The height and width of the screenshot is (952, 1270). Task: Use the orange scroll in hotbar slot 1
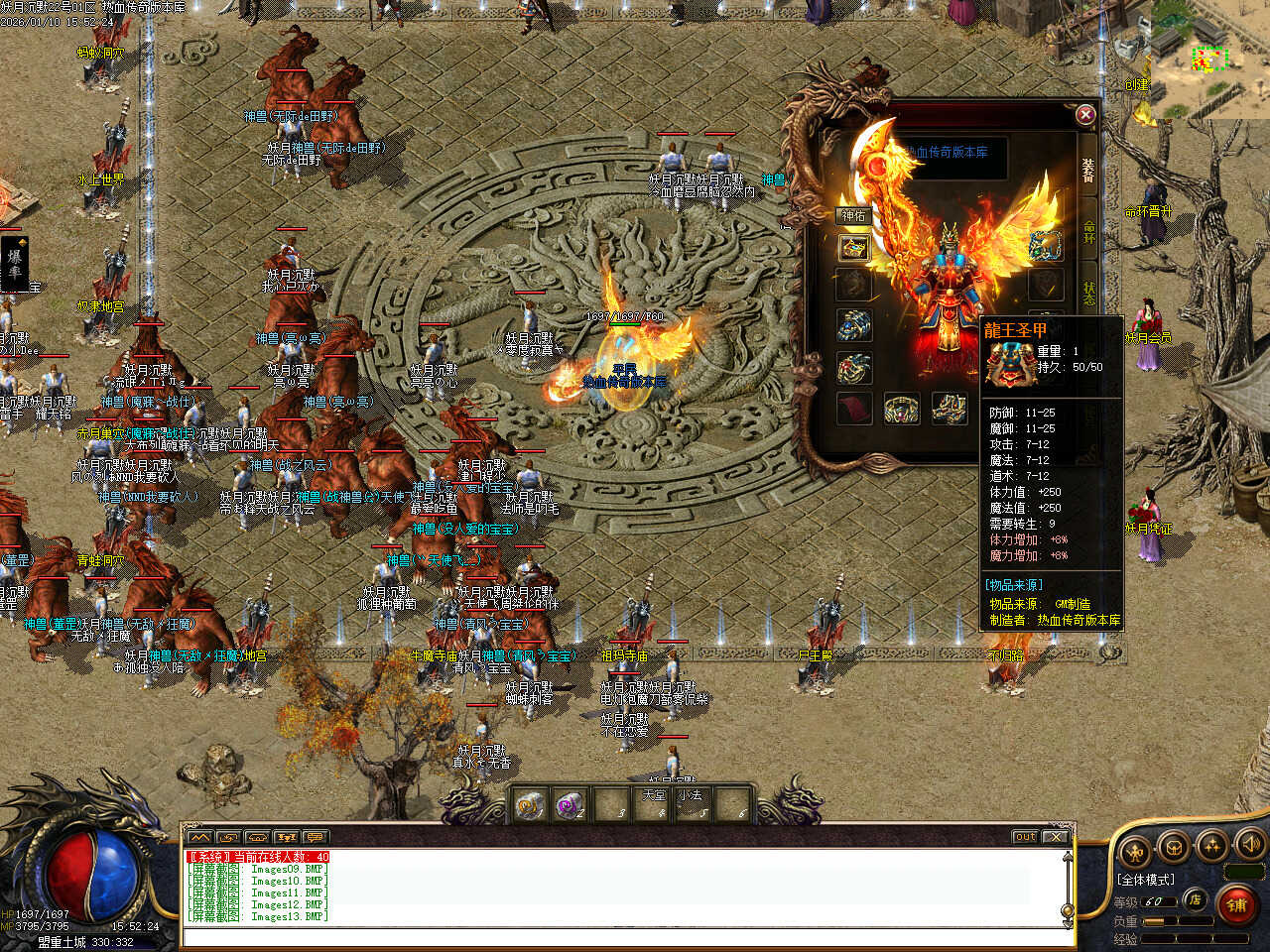(x=531, y=804)
